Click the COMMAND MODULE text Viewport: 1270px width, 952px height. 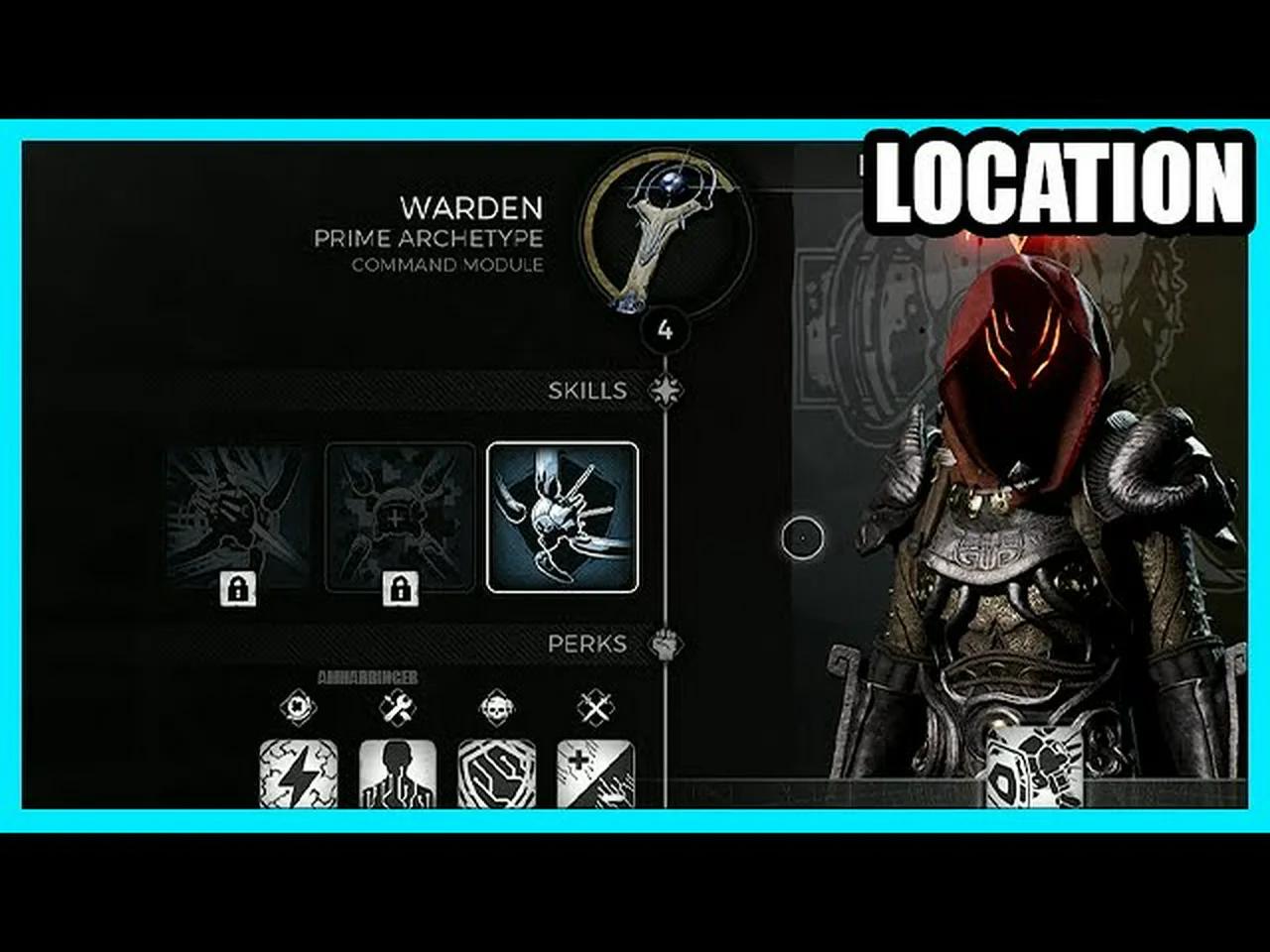pos(448,265)
